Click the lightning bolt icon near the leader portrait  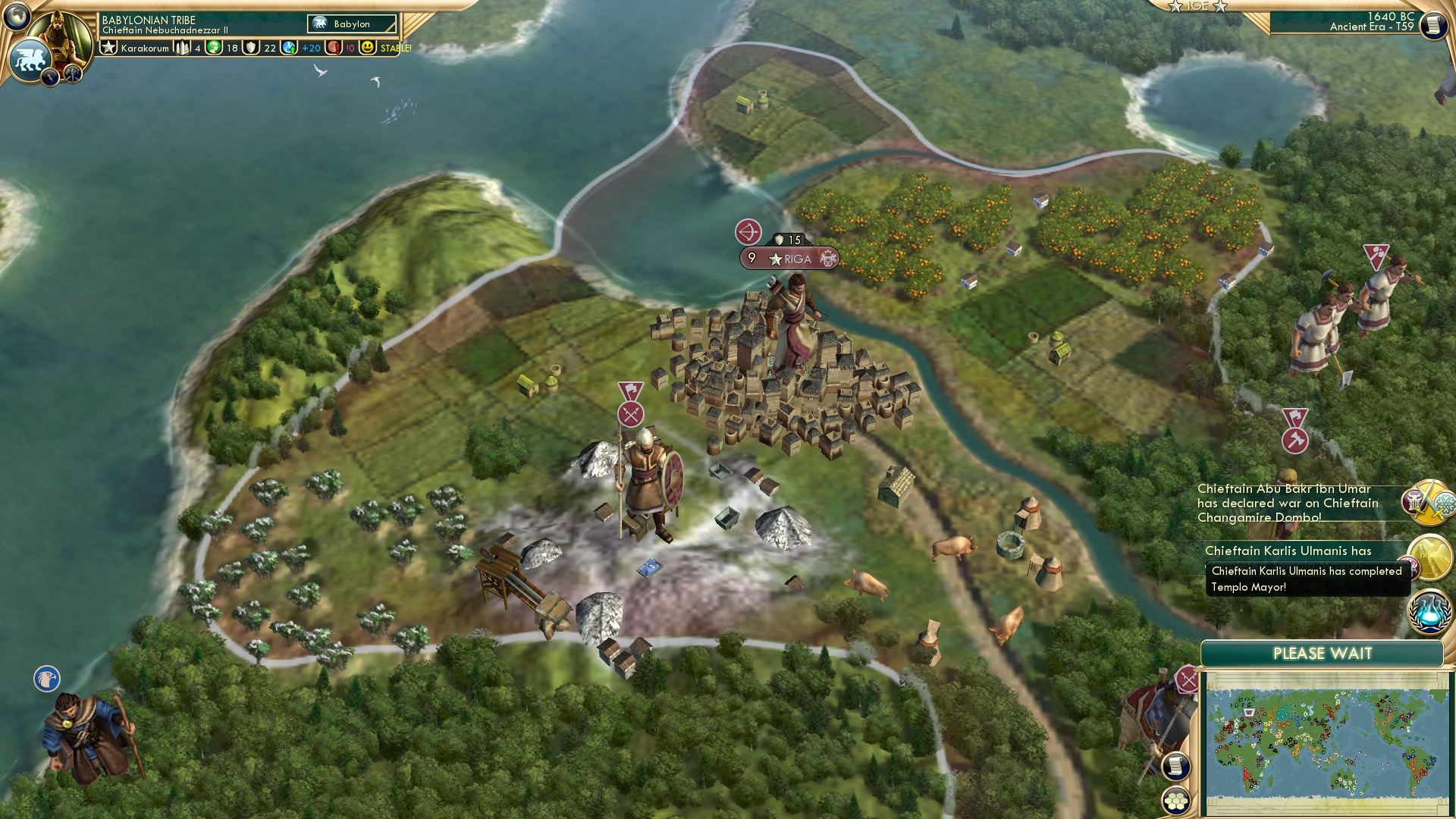(x=49, y=77)
